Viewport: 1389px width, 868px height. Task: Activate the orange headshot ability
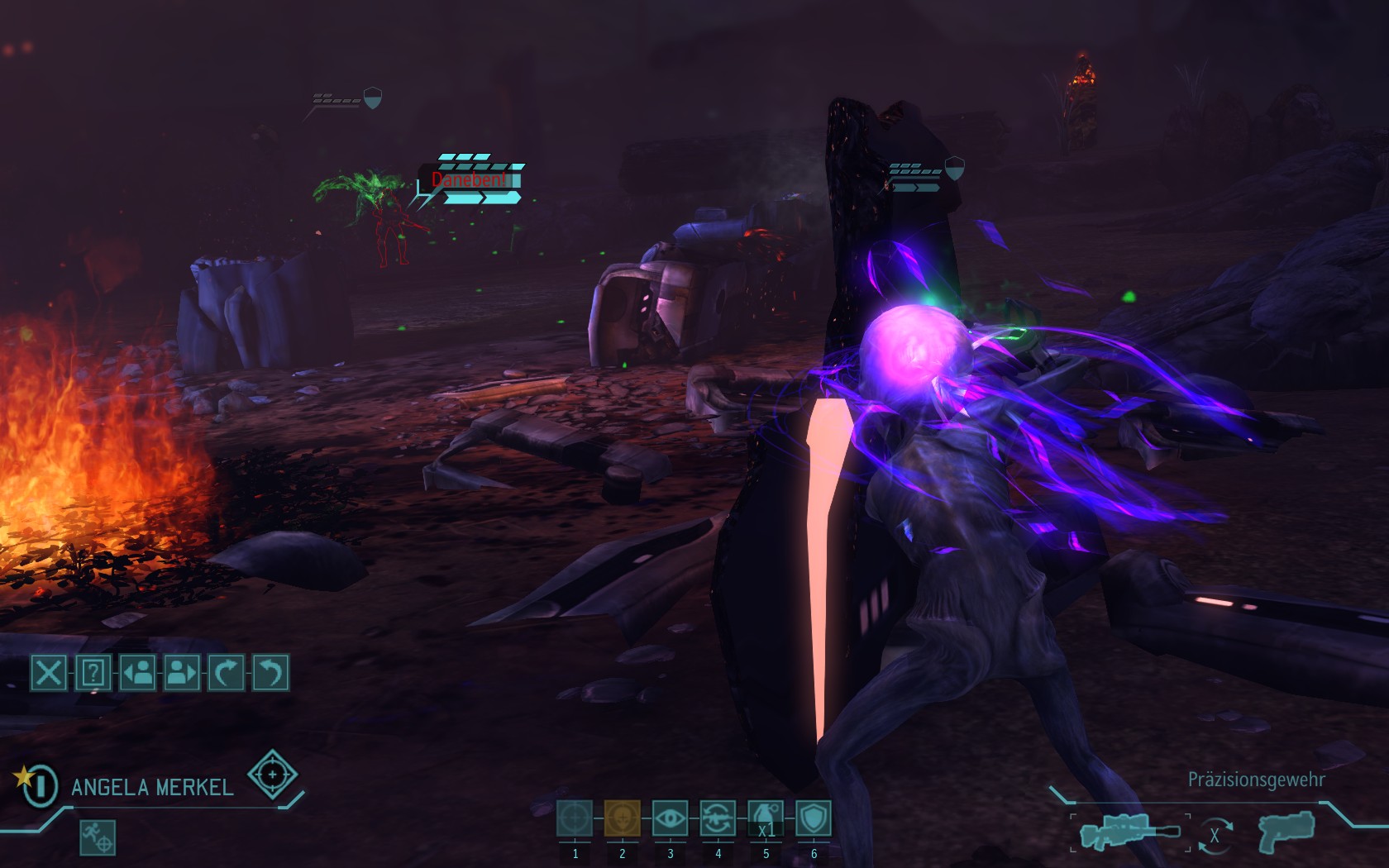pos(622,819)
